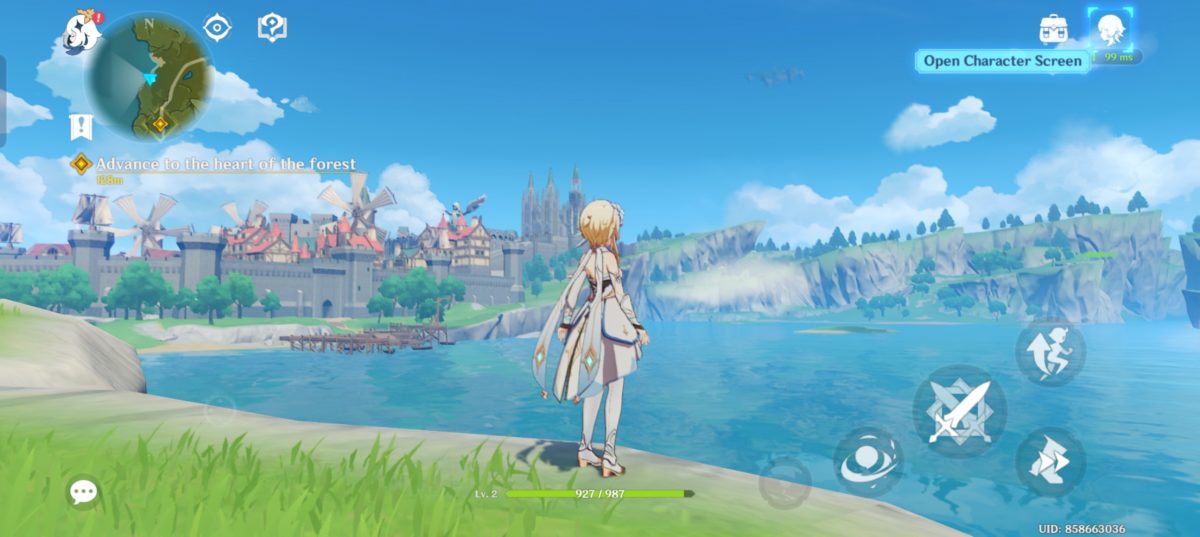Open the chat speech bubble

(84, 491)
